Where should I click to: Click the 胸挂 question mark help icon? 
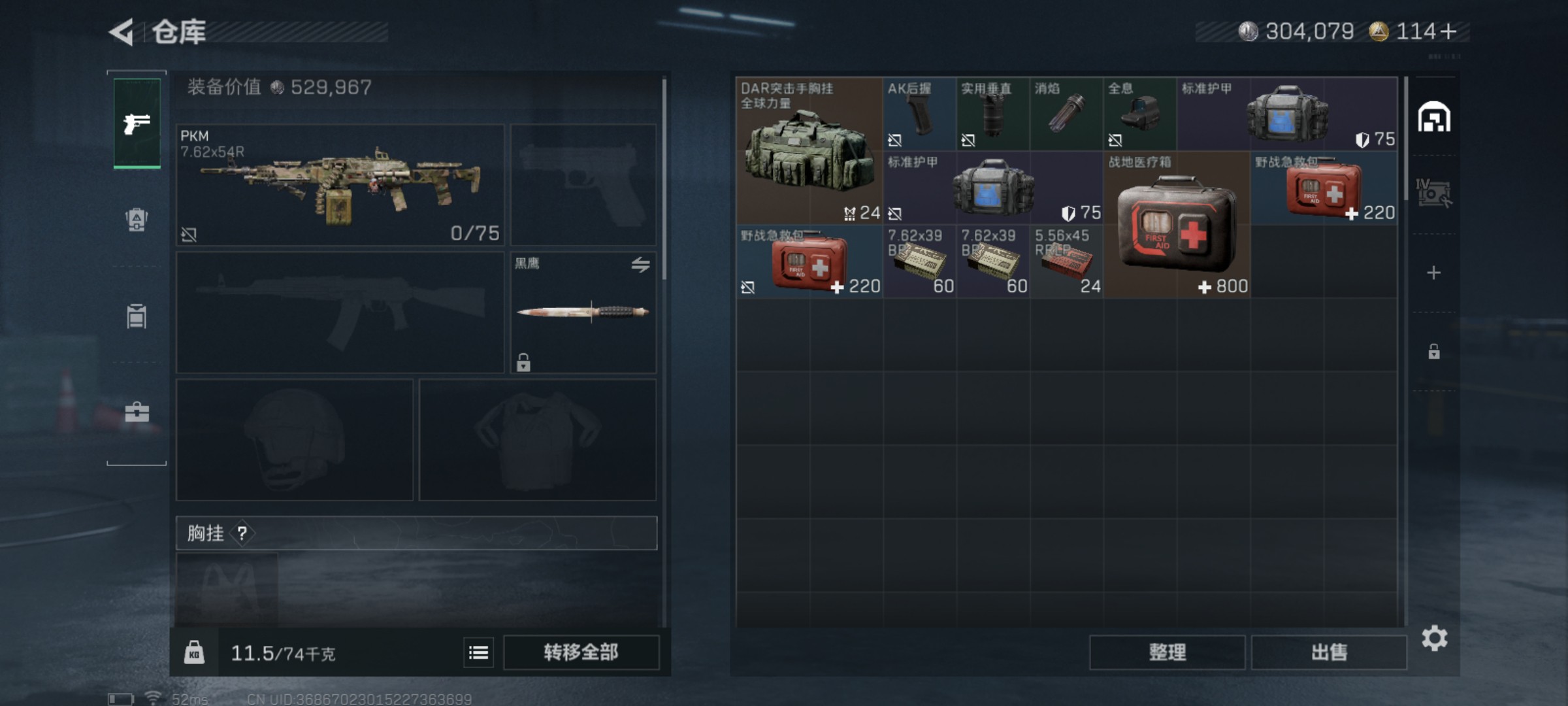(x=242, y=533)
